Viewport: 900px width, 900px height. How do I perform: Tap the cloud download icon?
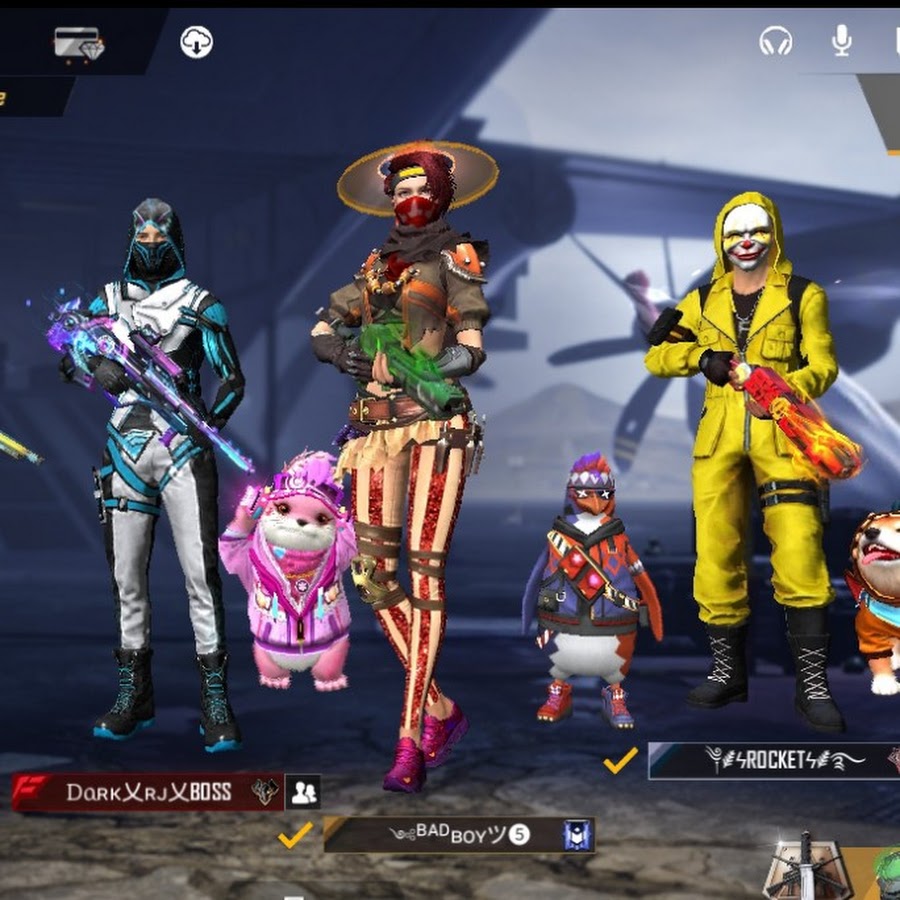coord(196,42)
